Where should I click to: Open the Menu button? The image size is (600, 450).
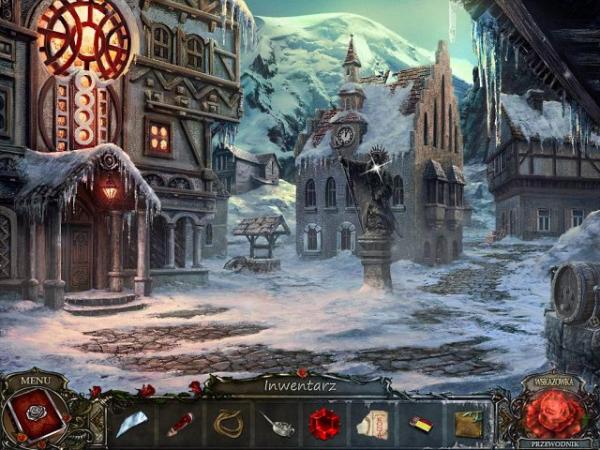pos(34,380)
